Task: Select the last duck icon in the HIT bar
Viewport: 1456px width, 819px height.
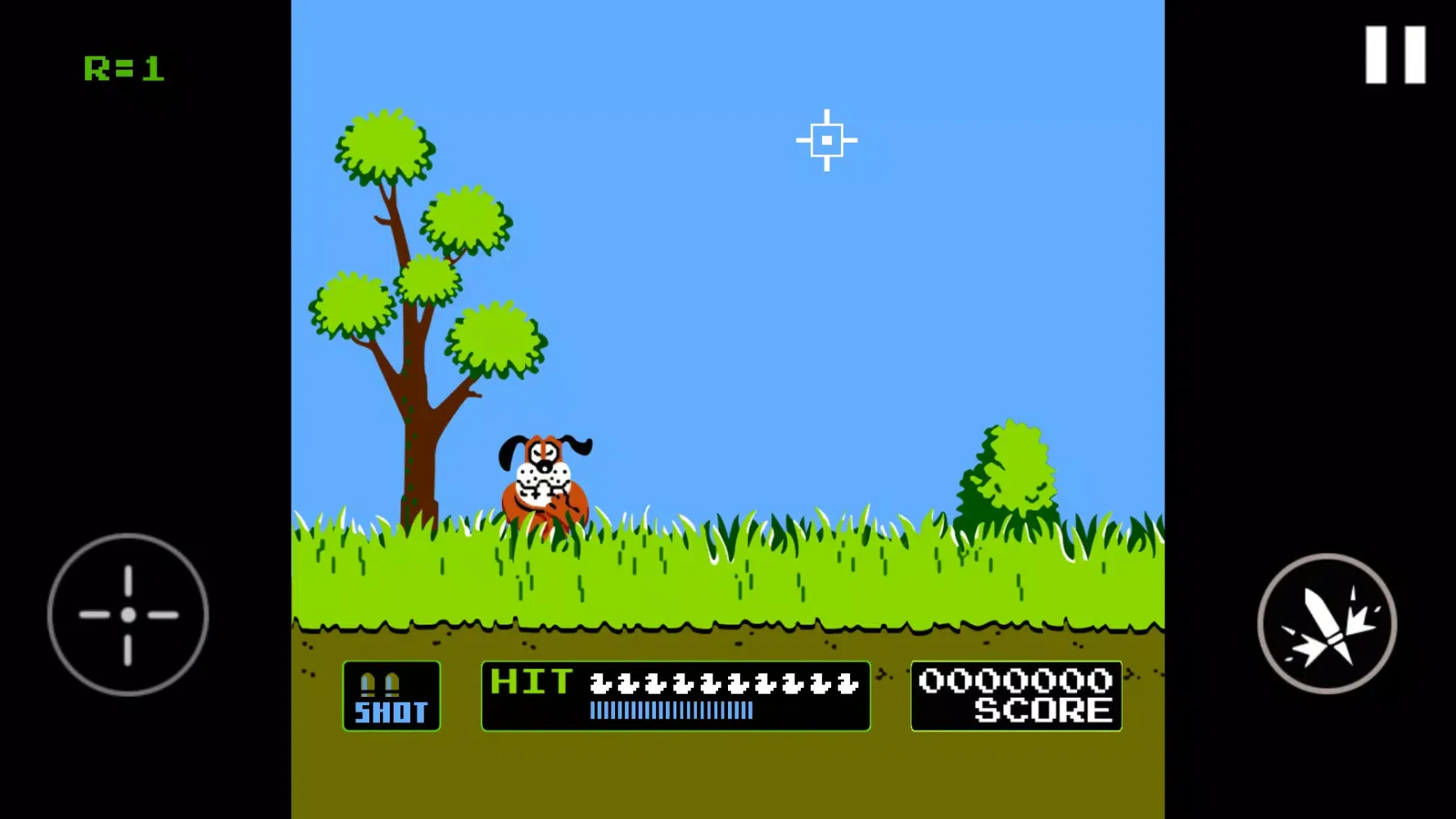Action: tap(849, 685)
